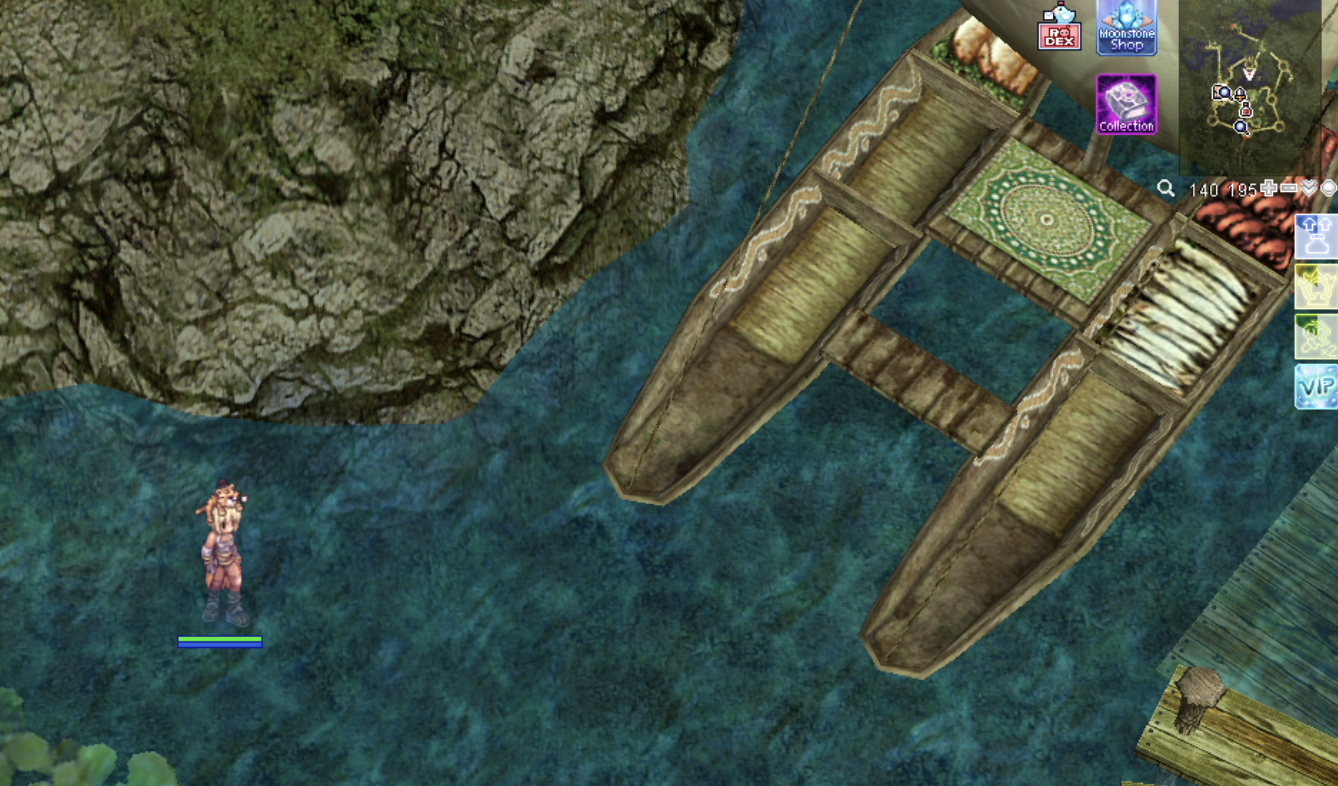Select the green x2 buff icon

pos(1316,337)
